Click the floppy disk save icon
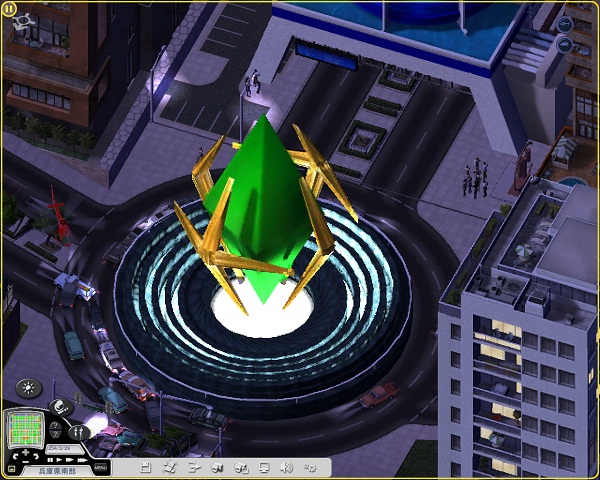The height and width of the screenshot is (480, 600). coord(146,467)
